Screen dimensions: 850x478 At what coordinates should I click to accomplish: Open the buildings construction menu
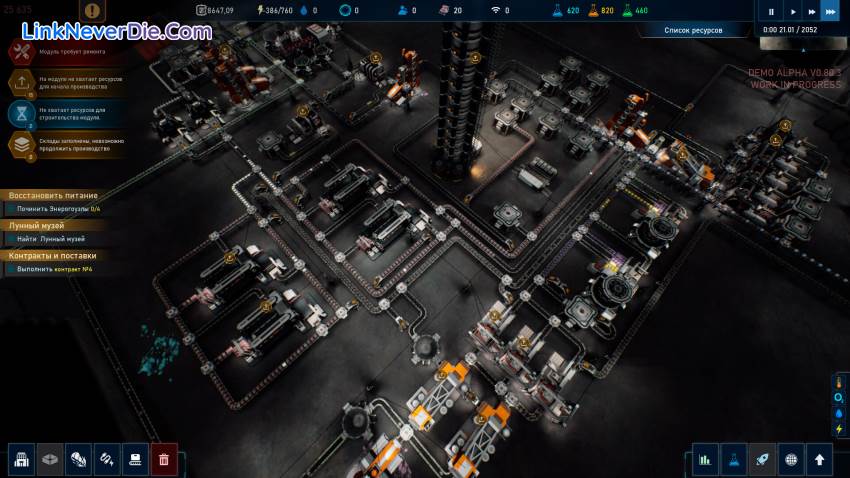[22, 459]
